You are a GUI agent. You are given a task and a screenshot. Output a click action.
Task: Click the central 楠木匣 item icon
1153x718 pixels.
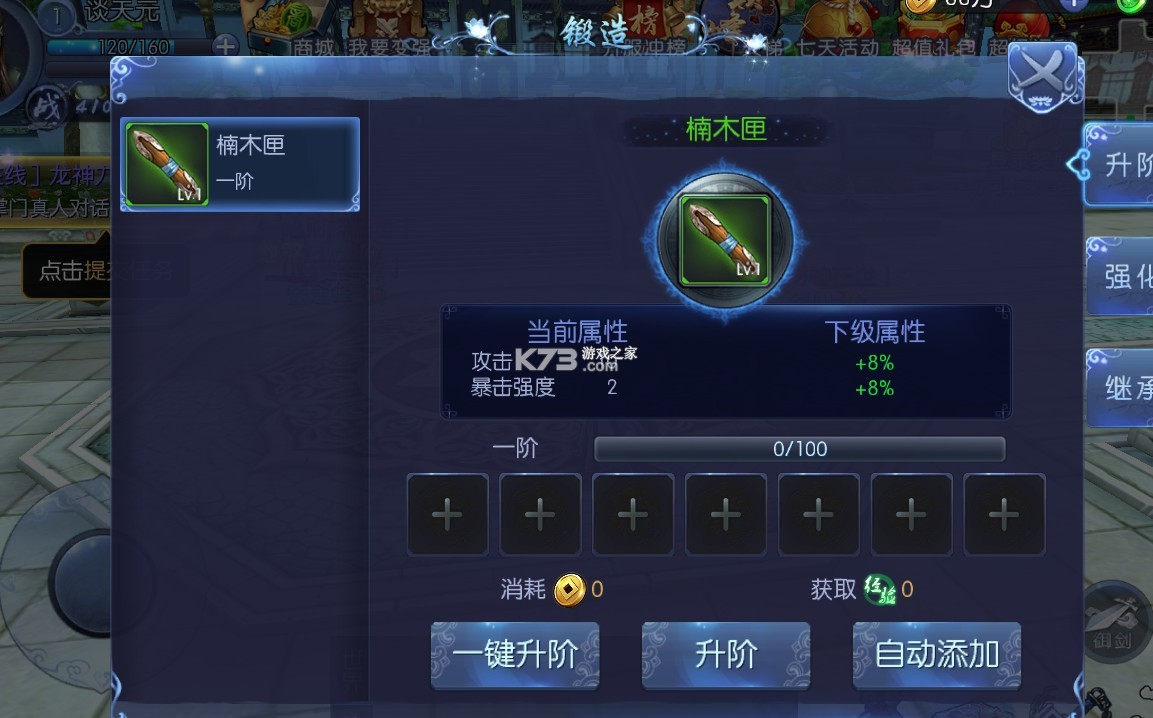pos(725,241)
